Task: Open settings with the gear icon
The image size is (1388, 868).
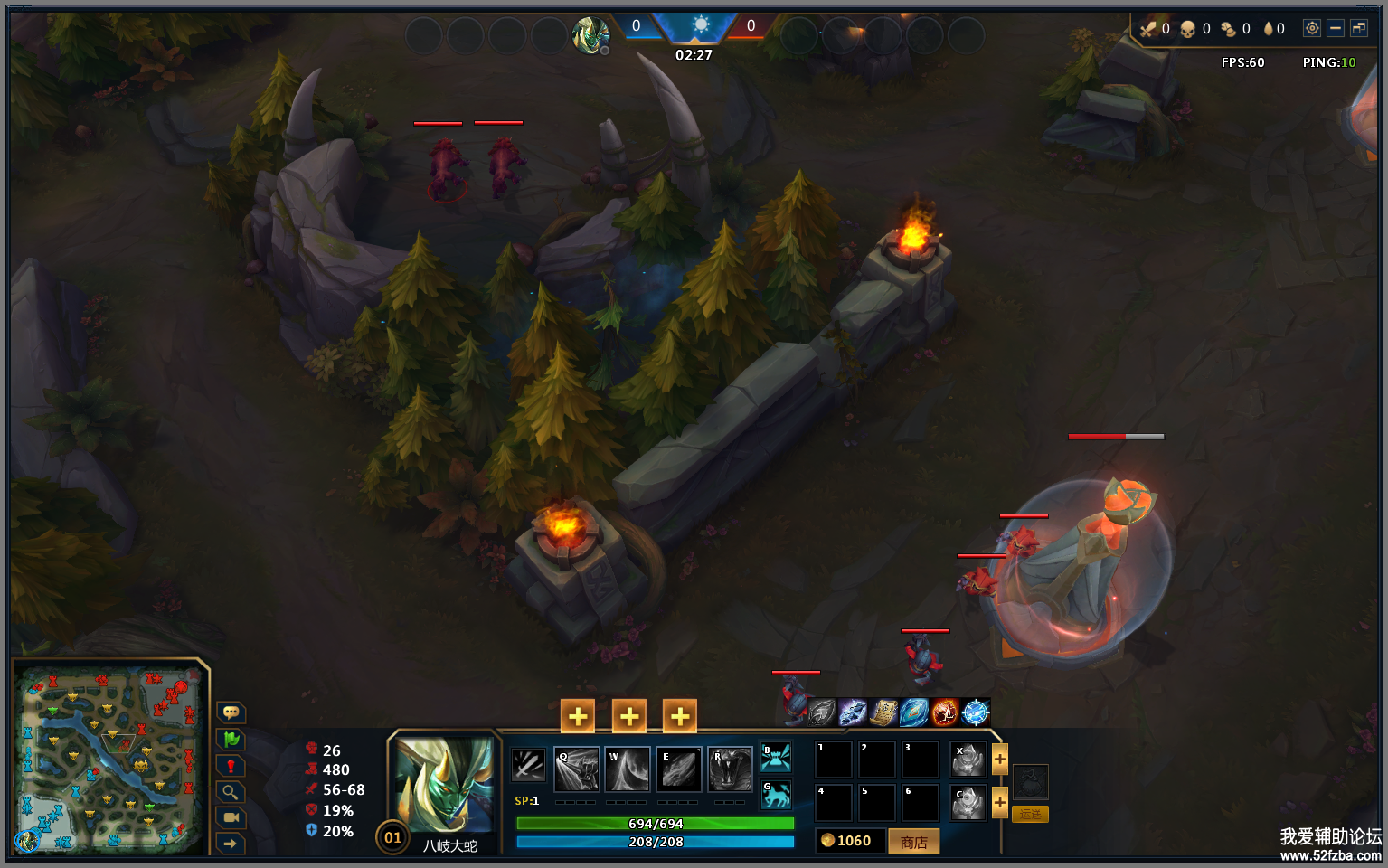Action: pyautogui.click(x=1311, y=28)
